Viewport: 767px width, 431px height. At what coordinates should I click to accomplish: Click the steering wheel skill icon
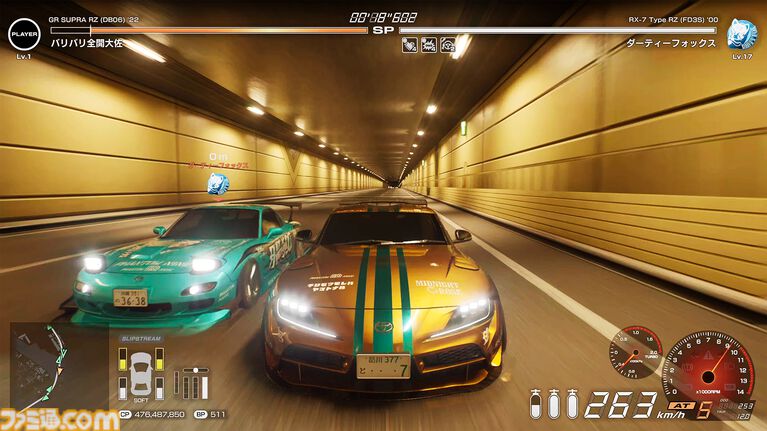[447, 44]
